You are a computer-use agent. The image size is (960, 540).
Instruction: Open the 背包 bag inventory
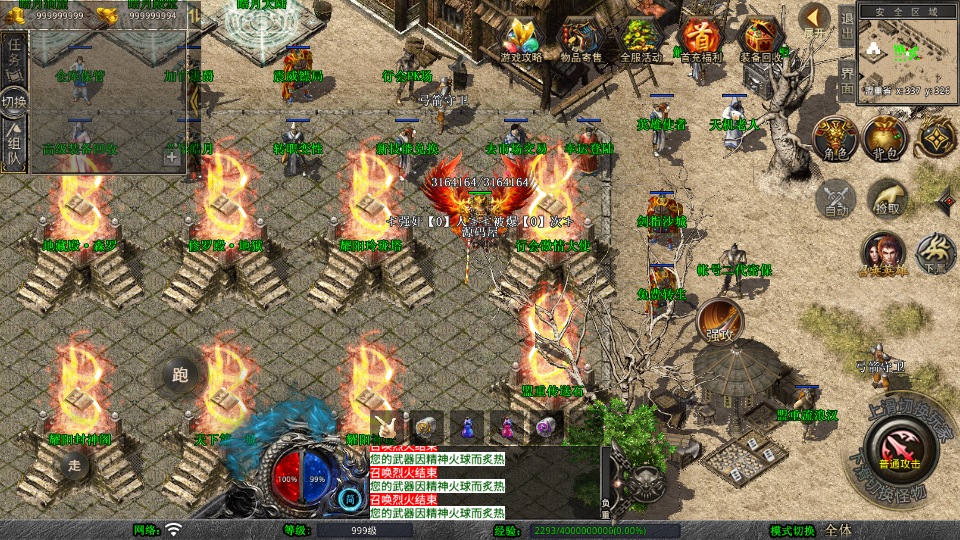(884, 139)
